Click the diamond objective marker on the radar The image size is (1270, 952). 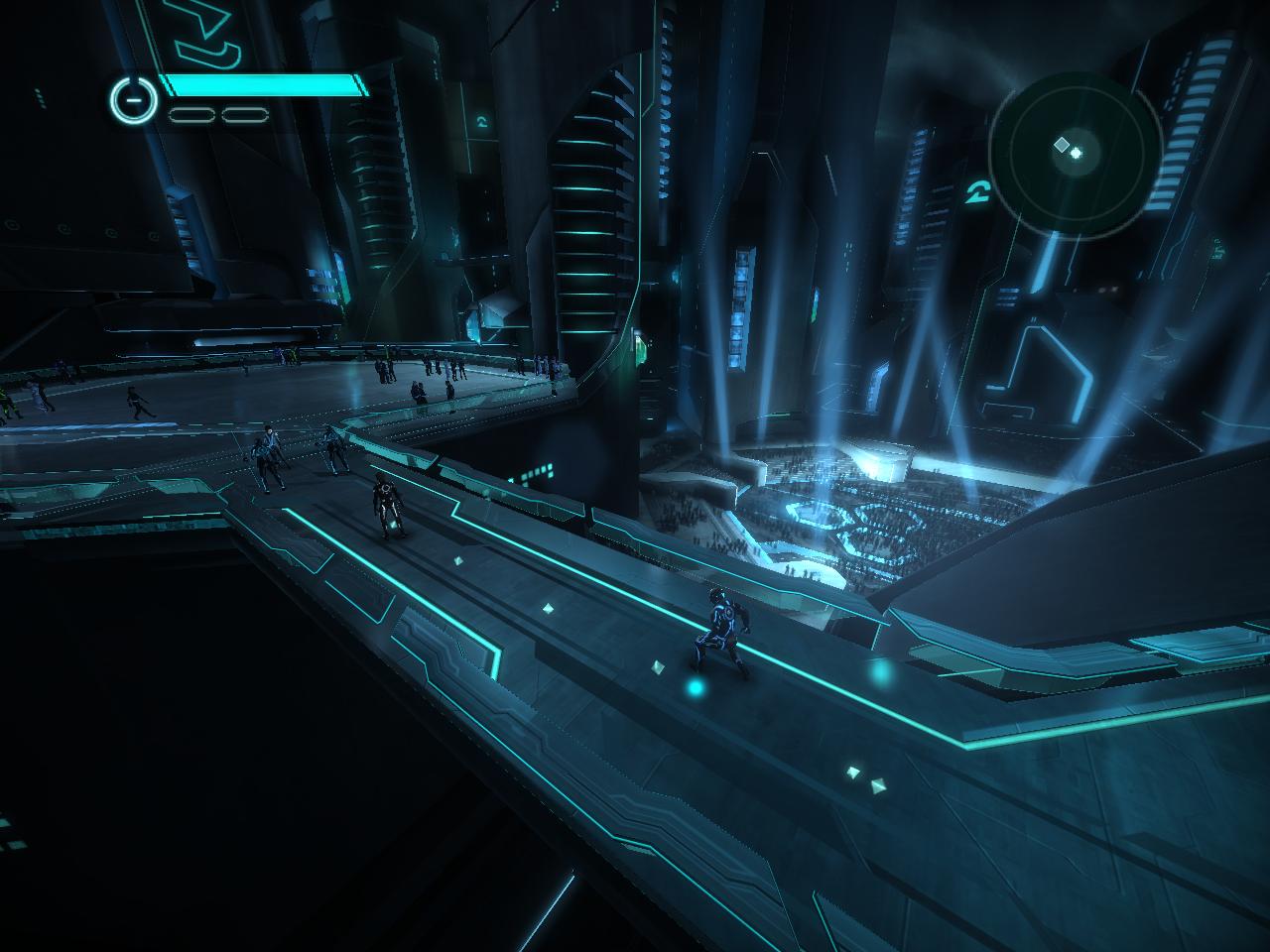point(1062,146)
